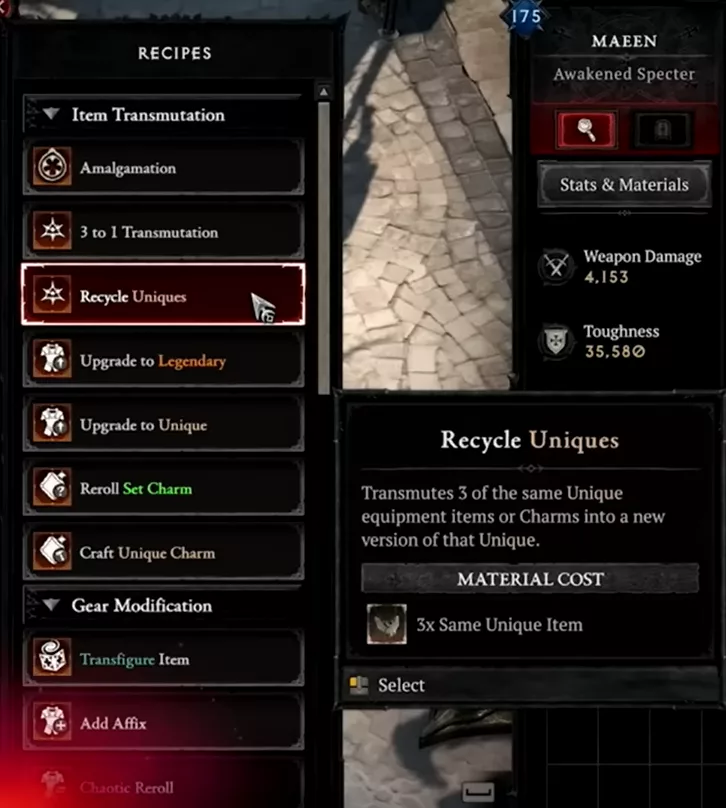Image resolution: width=726 pixels, height=808 pixels.
Task: Open the Add Affix recipe
Action: (163, 723)
